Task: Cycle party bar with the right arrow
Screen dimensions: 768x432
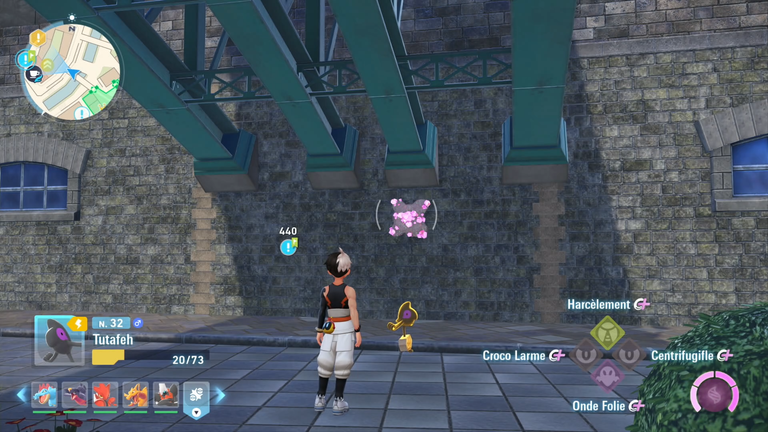Action: (220, 395)
